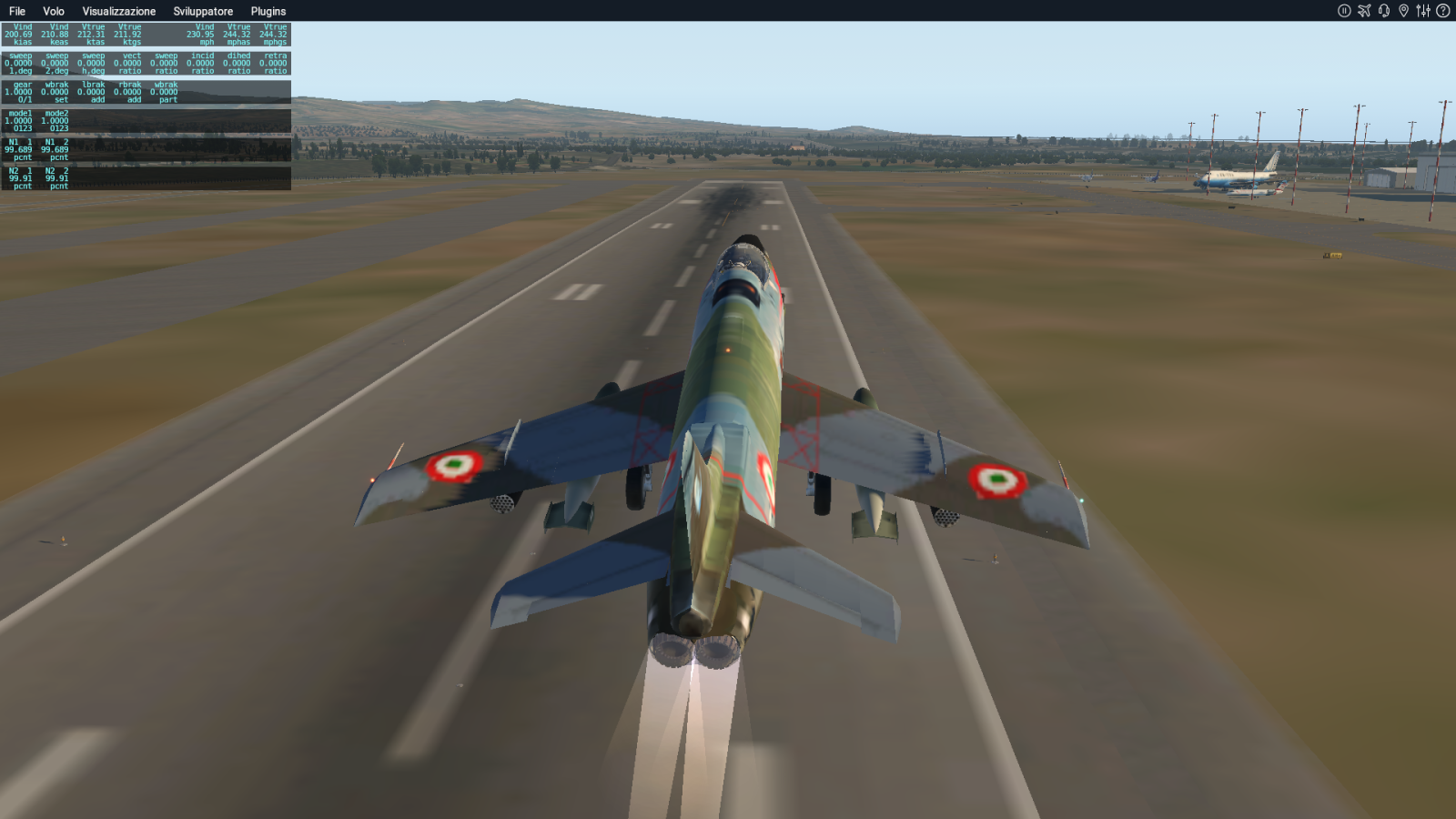Open the ATC headset icon
Image resolution: width=1456 pixels, height=819 pixels.
1384,11
